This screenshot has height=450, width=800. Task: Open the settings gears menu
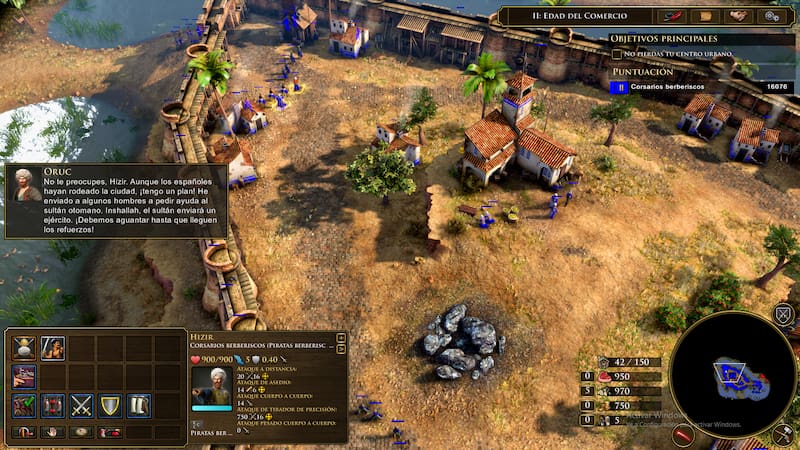point(772,16)
